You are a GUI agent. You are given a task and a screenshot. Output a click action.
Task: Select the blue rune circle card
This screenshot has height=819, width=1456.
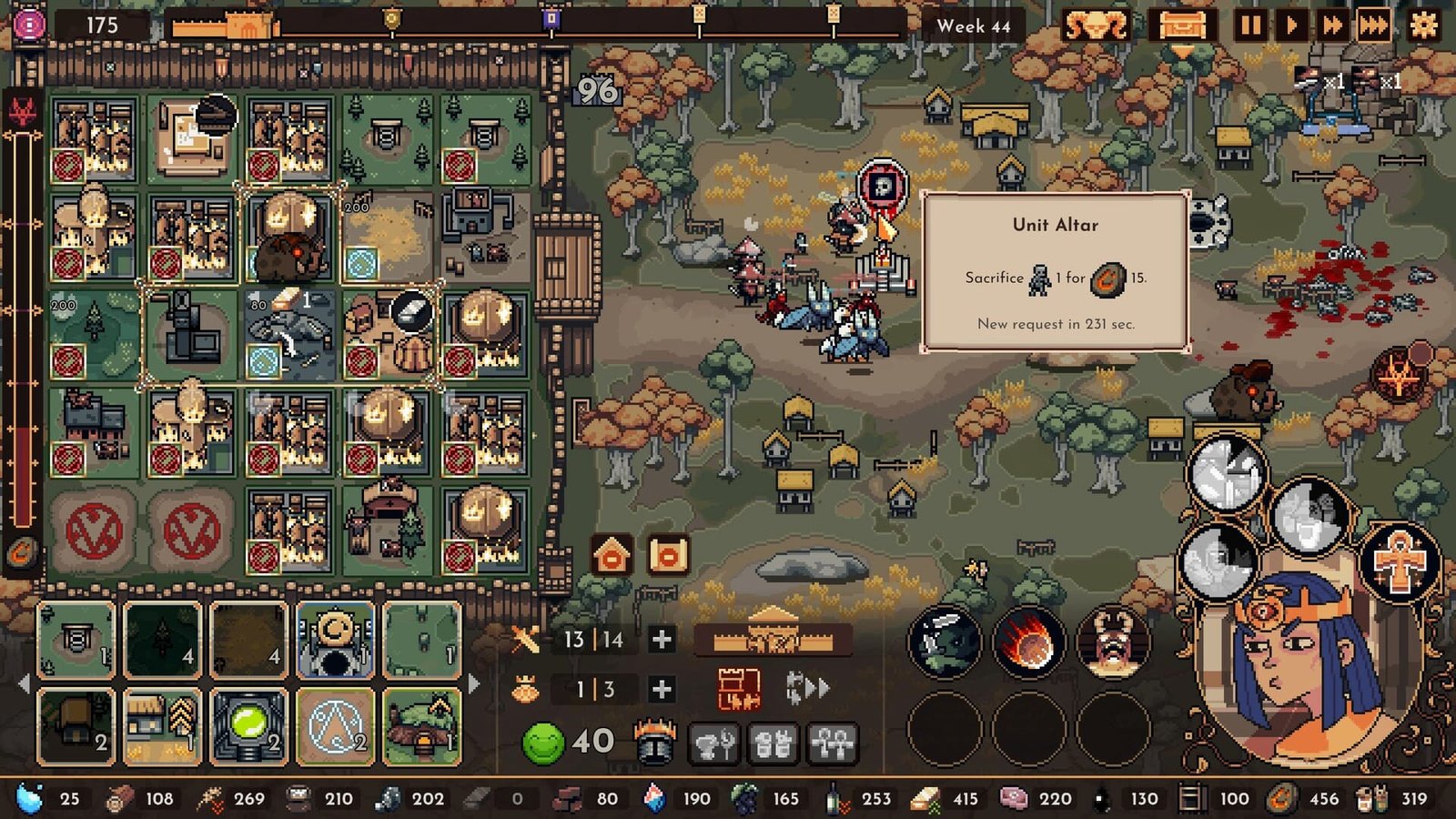coord(335,725)
